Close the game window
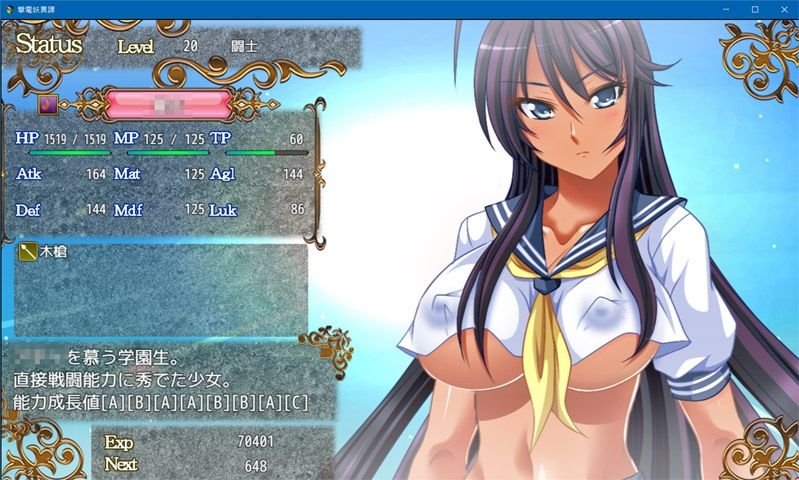Screen dimensions: 799x480 pyautogui.click(x=782, y=9)
